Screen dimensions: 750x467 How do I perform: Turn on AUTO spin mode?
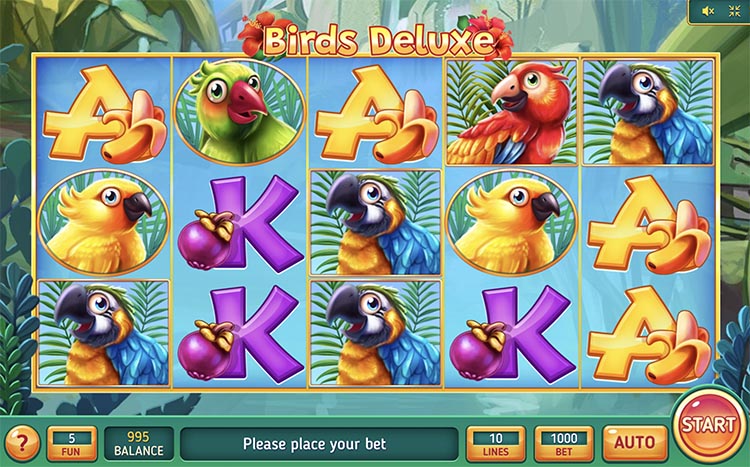coord(634,441)
